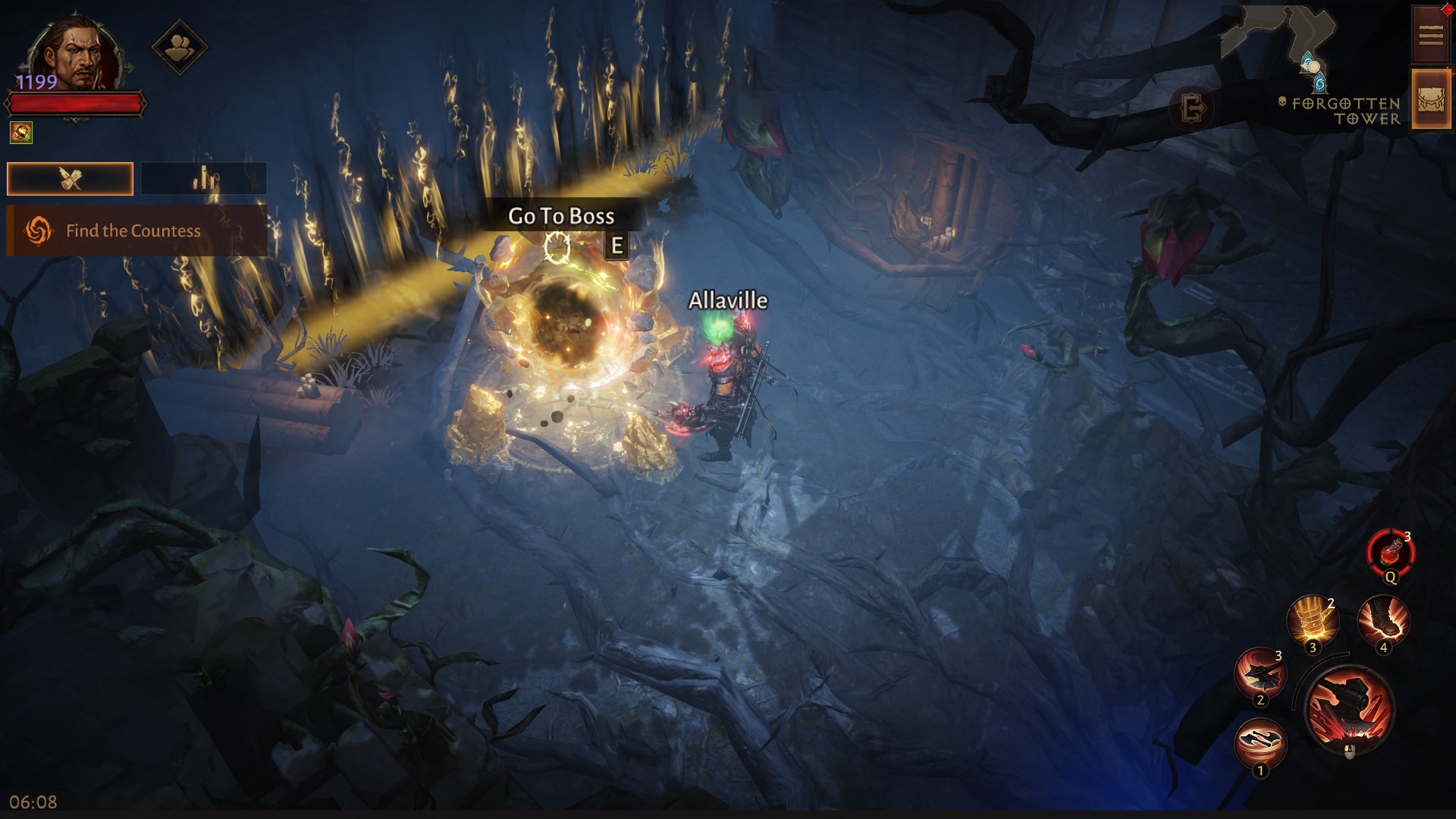Use the health potion
1456x819 pixels.
point(1391,551)
